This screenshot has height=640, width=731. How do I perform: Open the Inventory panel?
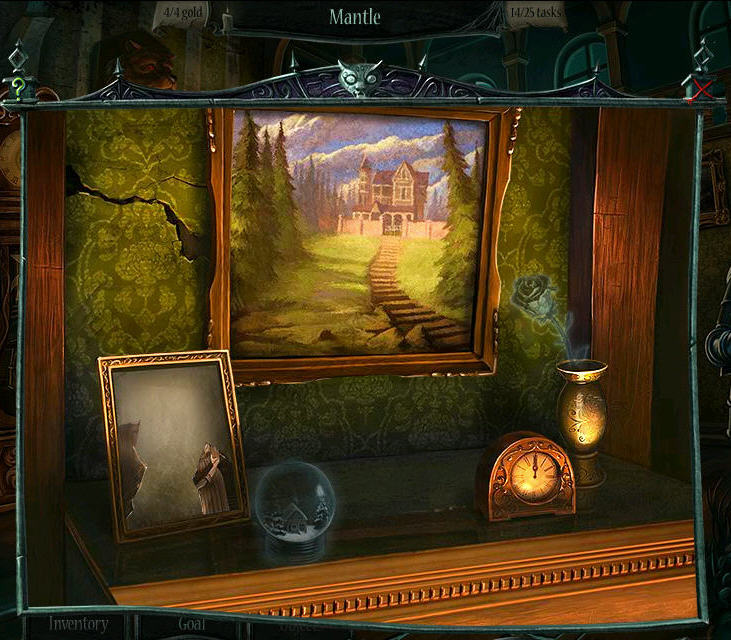pos(79,624)
